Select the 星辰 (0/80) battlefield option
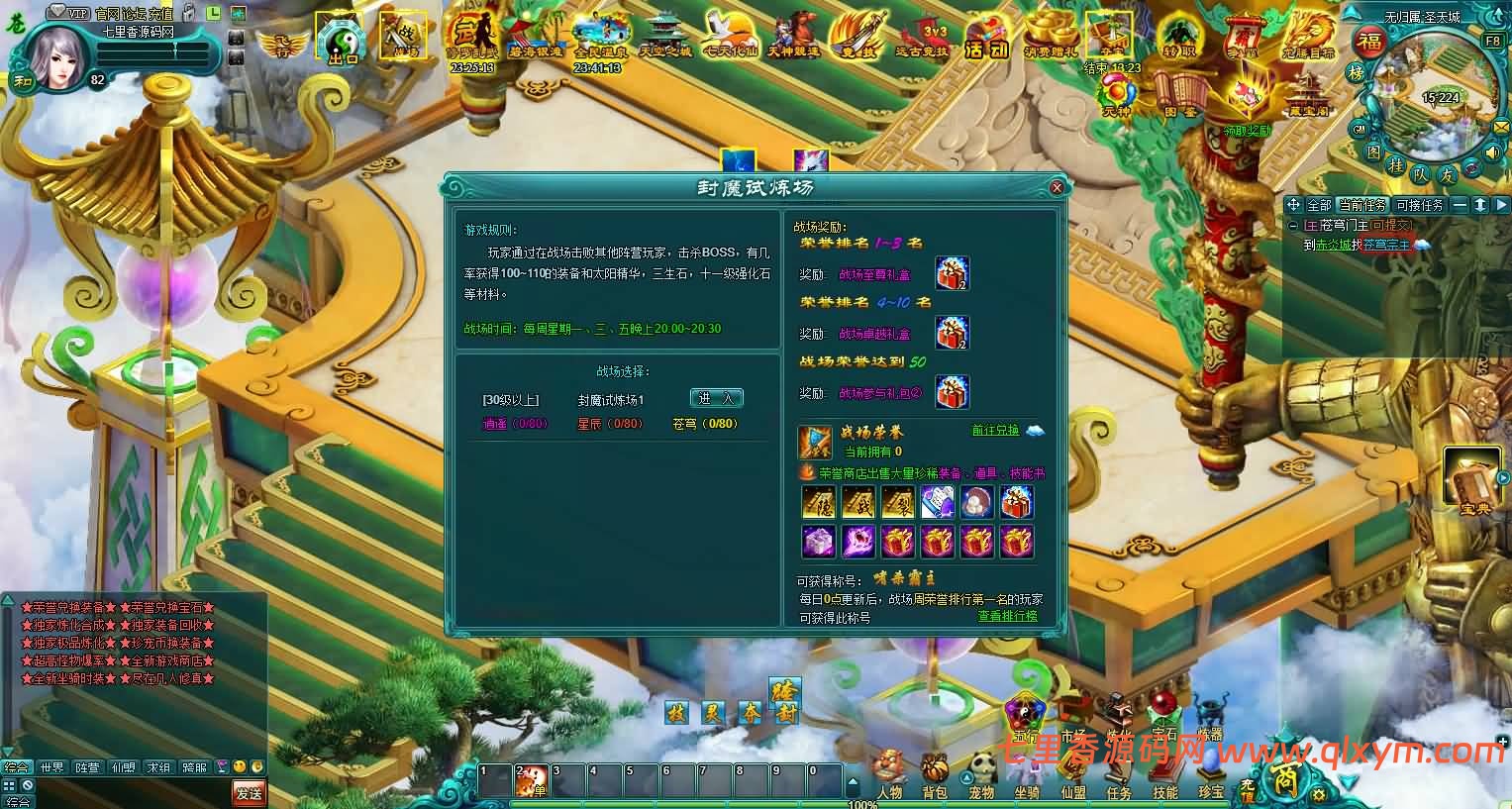The width and height of the screenshot is (1512, 809). coord(609,423)
